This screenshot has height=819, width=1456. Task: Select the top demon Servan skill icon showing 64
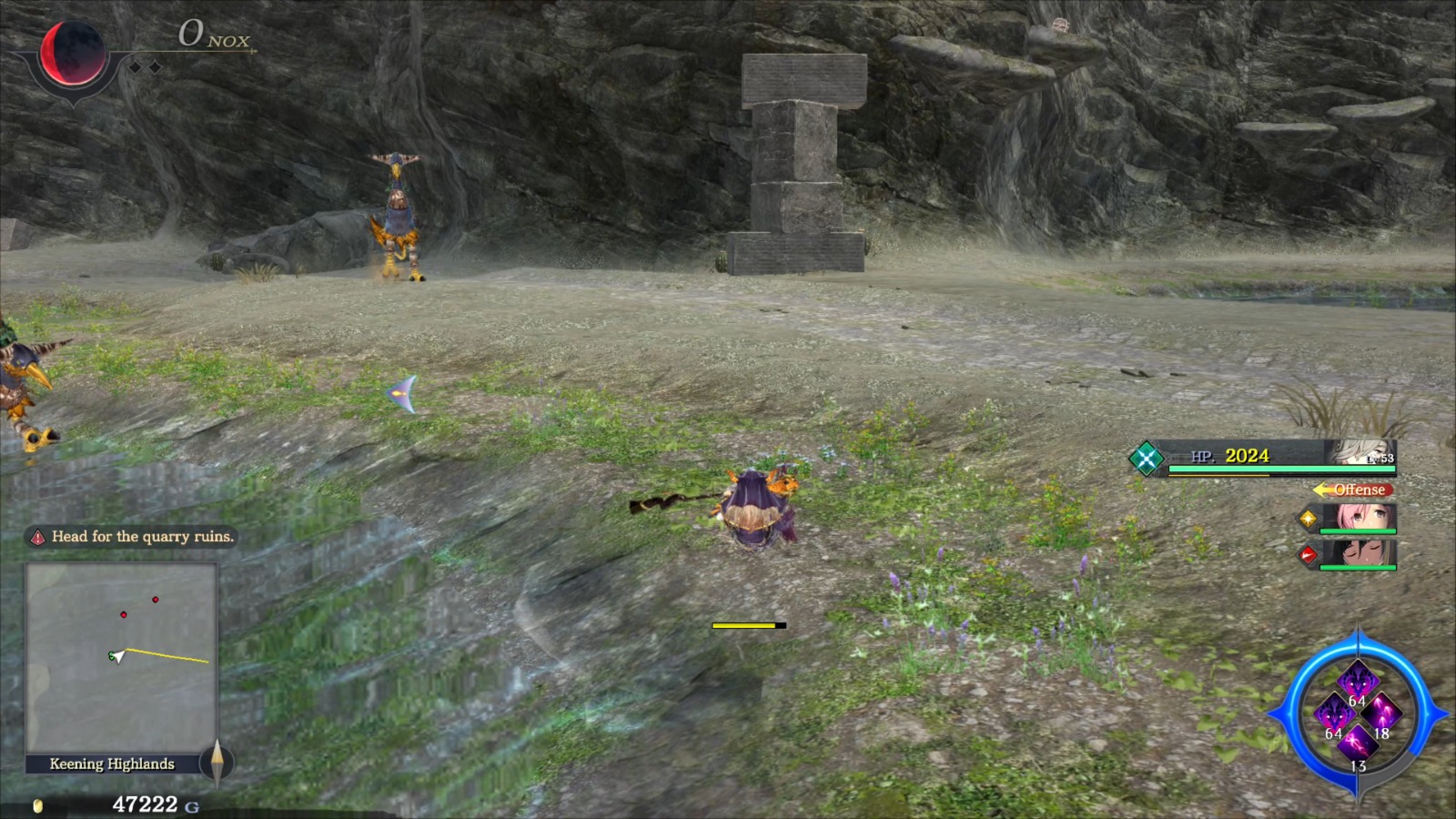click(1358, 681)
